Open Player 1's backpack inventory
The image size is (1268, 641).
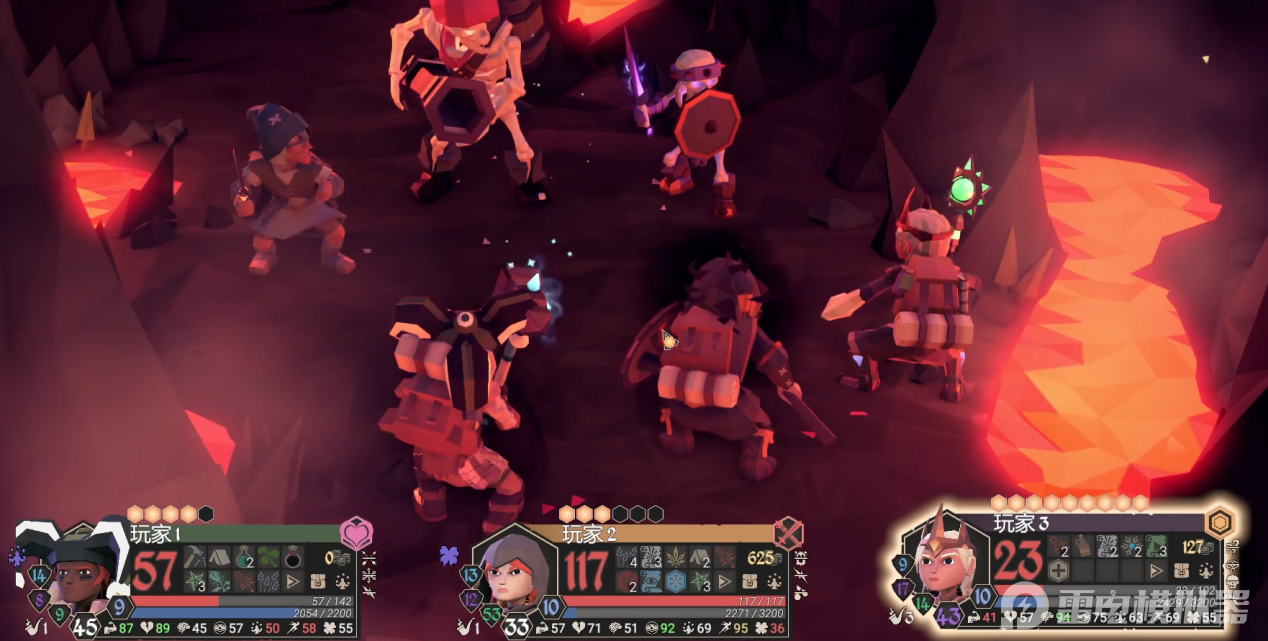tap(319, 581)
